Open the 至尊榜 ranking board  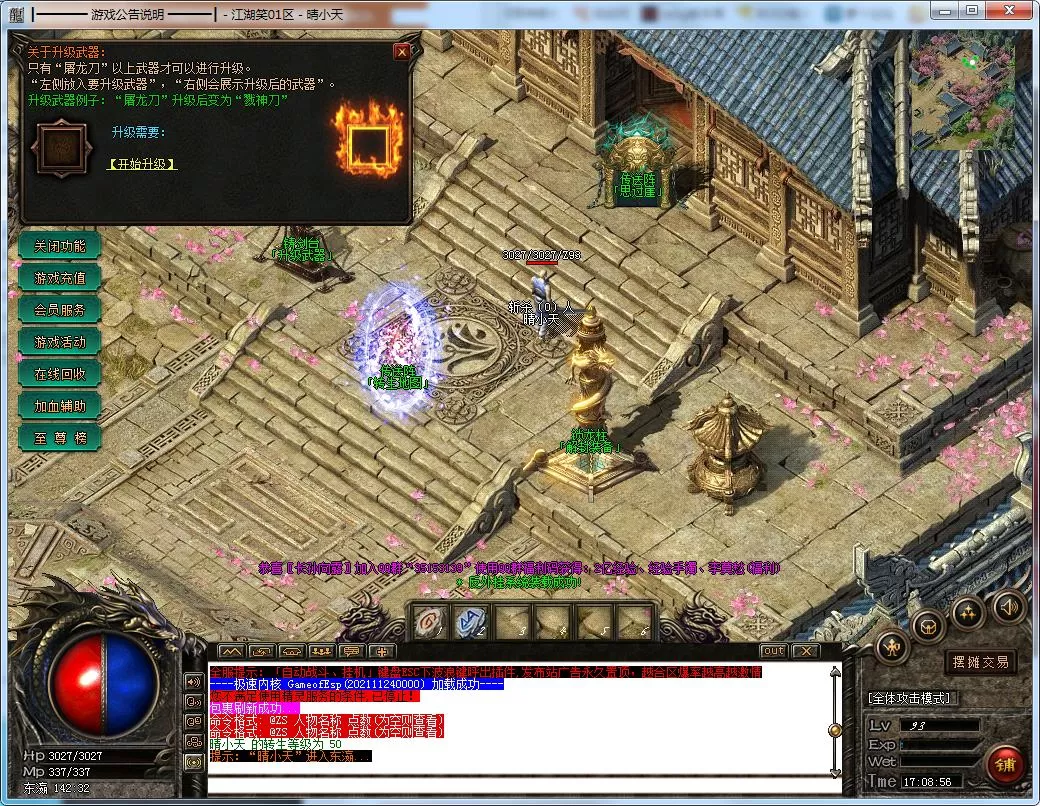(x=60, y=438)
